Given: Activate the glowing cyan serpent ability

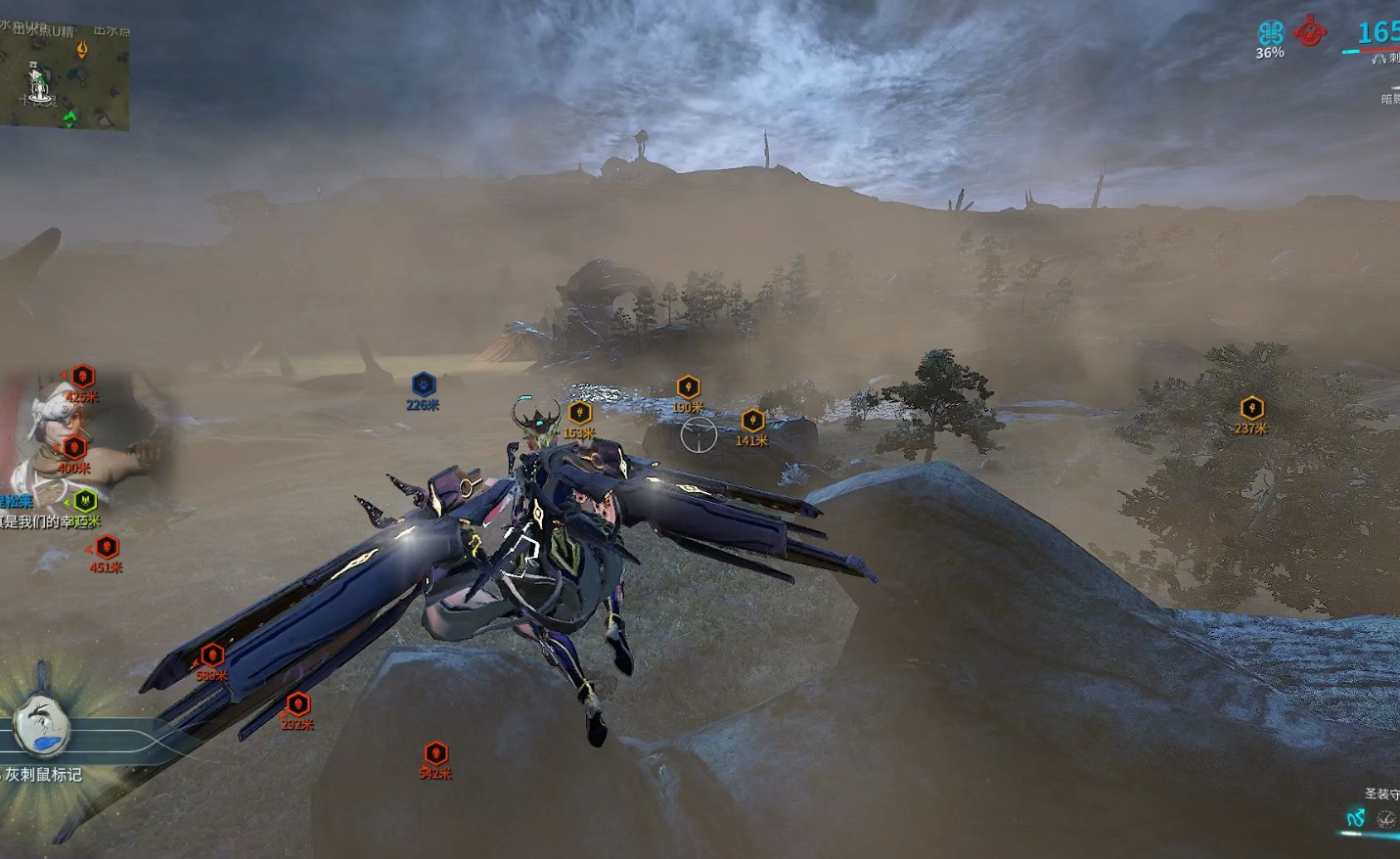Looking at the screenshot, I should [x=1355, y=818].
